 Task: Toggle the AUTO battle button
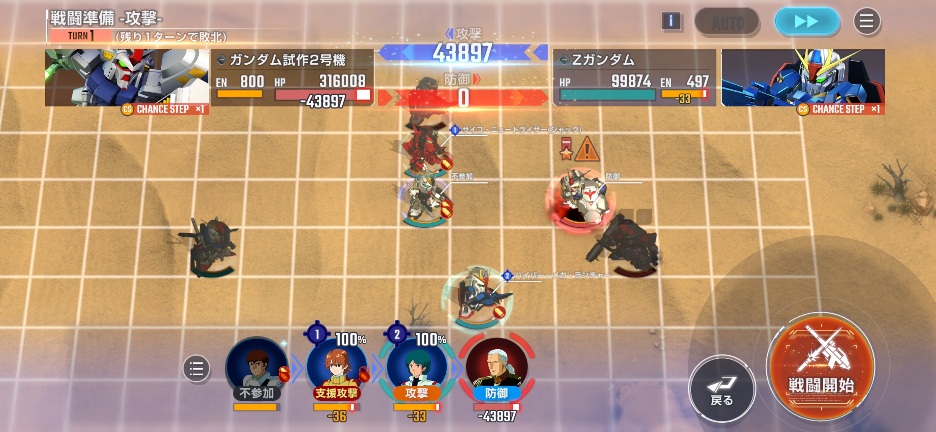[x=727, y=21]
